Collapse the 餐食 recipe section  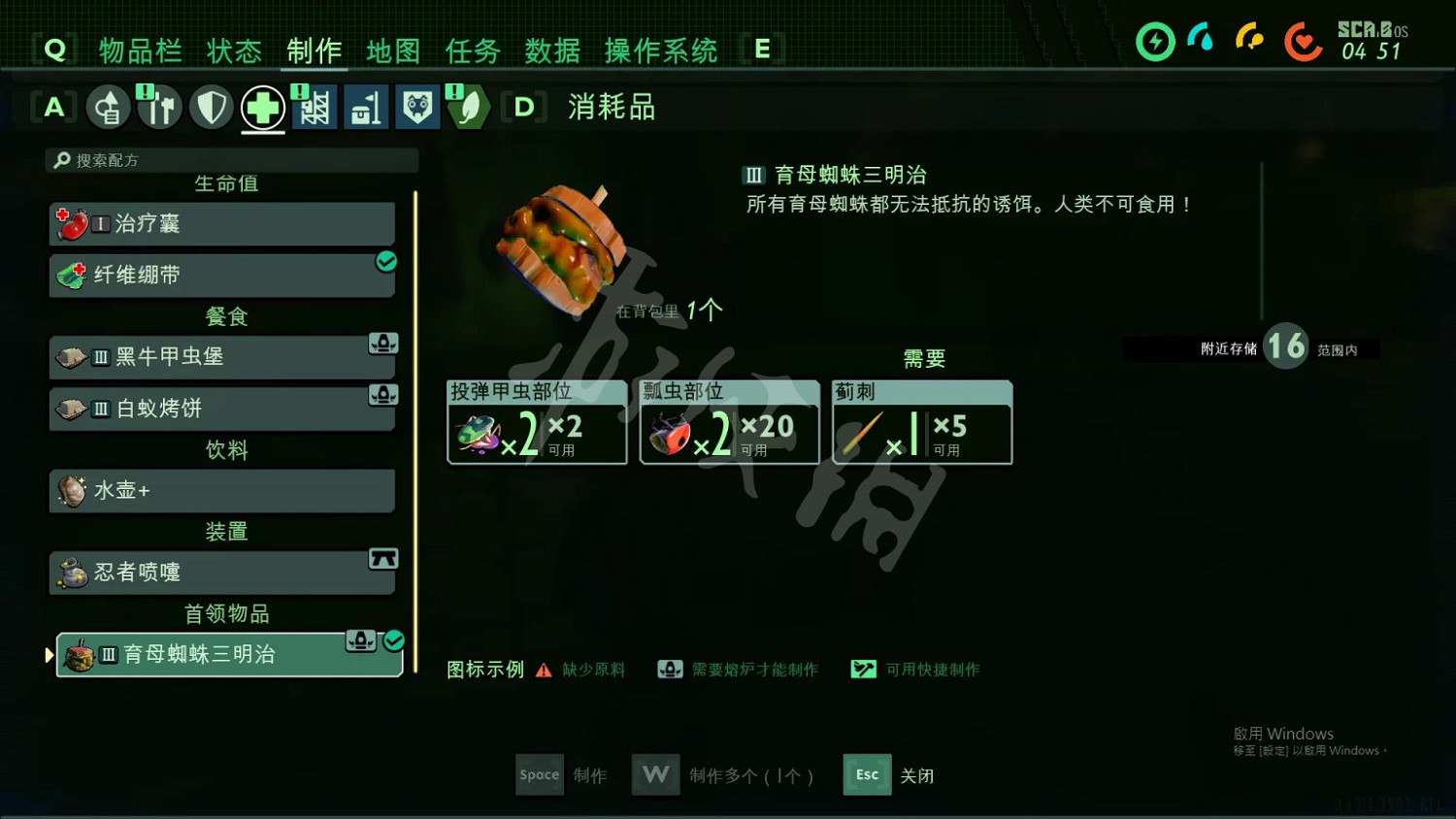pos(225,316)
